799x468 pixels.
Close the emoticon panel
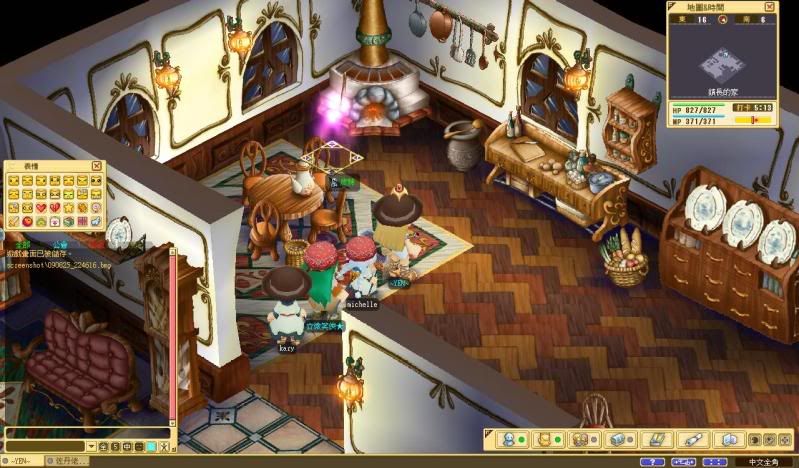pos(96,166)
